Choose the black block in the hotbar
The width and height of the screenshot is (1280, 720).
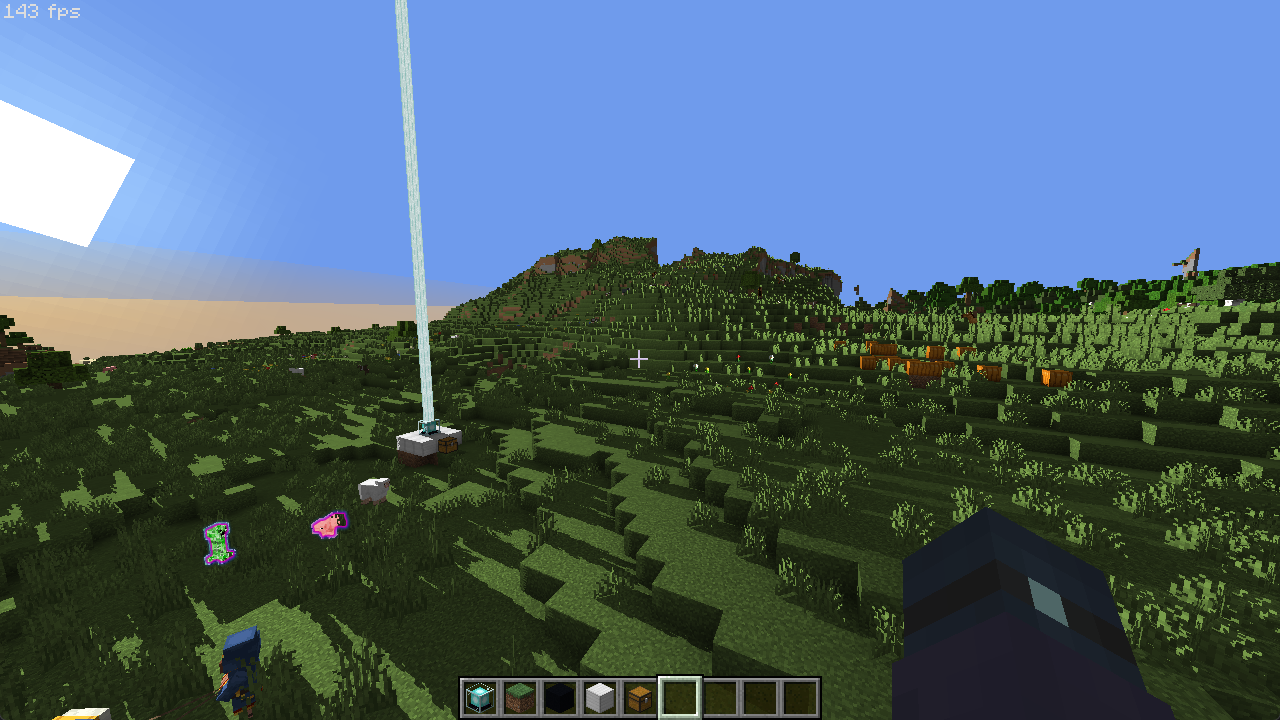pyautogui.click(x=560, y=697)
